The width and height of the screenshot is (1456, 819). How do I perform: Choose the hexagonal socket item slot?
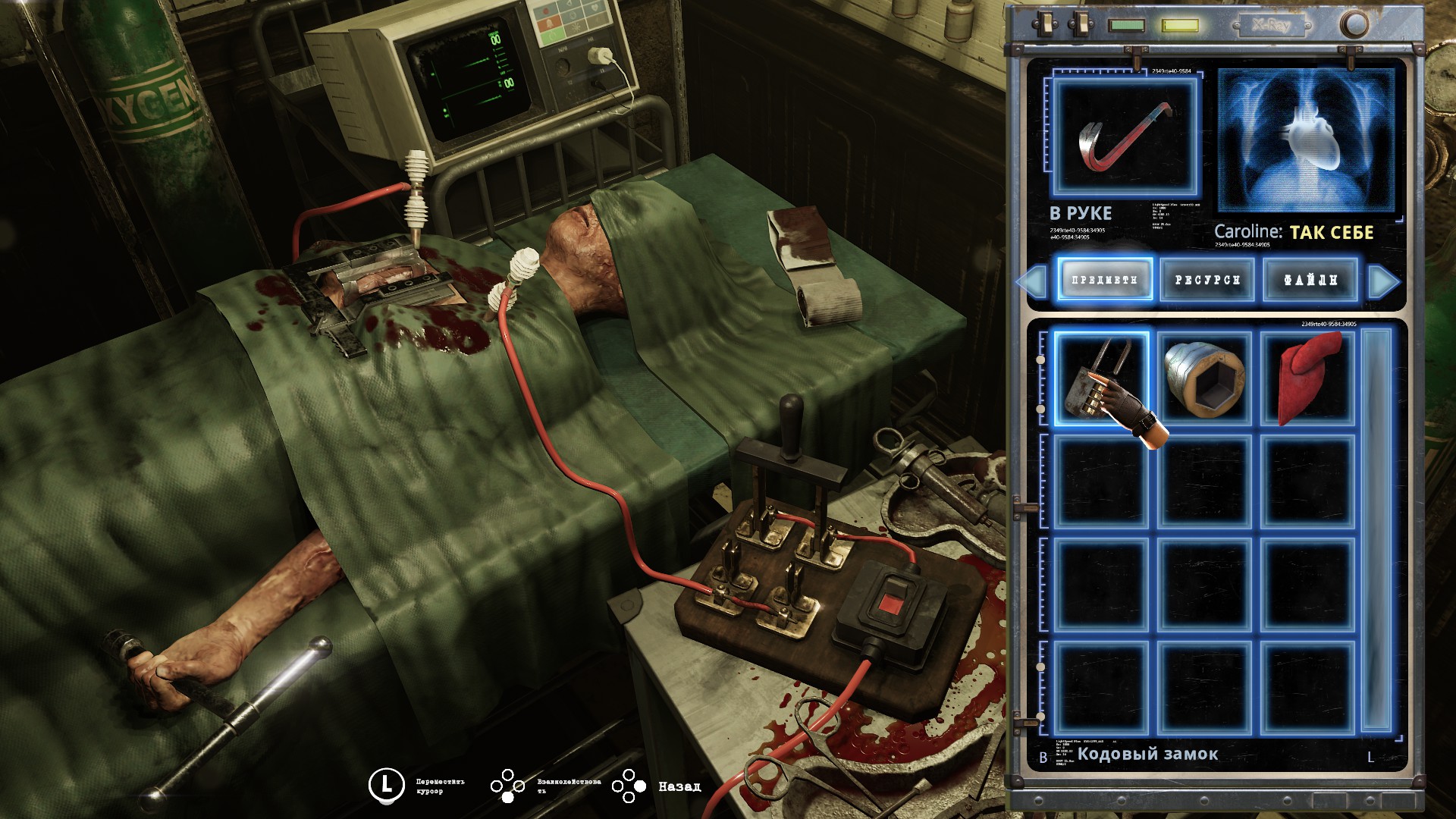point(1205,379)
